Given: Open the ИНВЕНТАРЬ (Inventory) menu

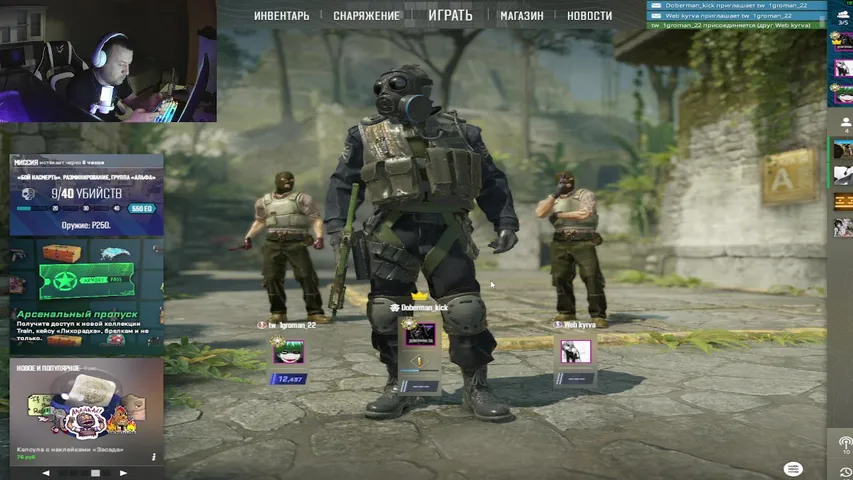Looking at the screenshot, I should pos(281,16).
